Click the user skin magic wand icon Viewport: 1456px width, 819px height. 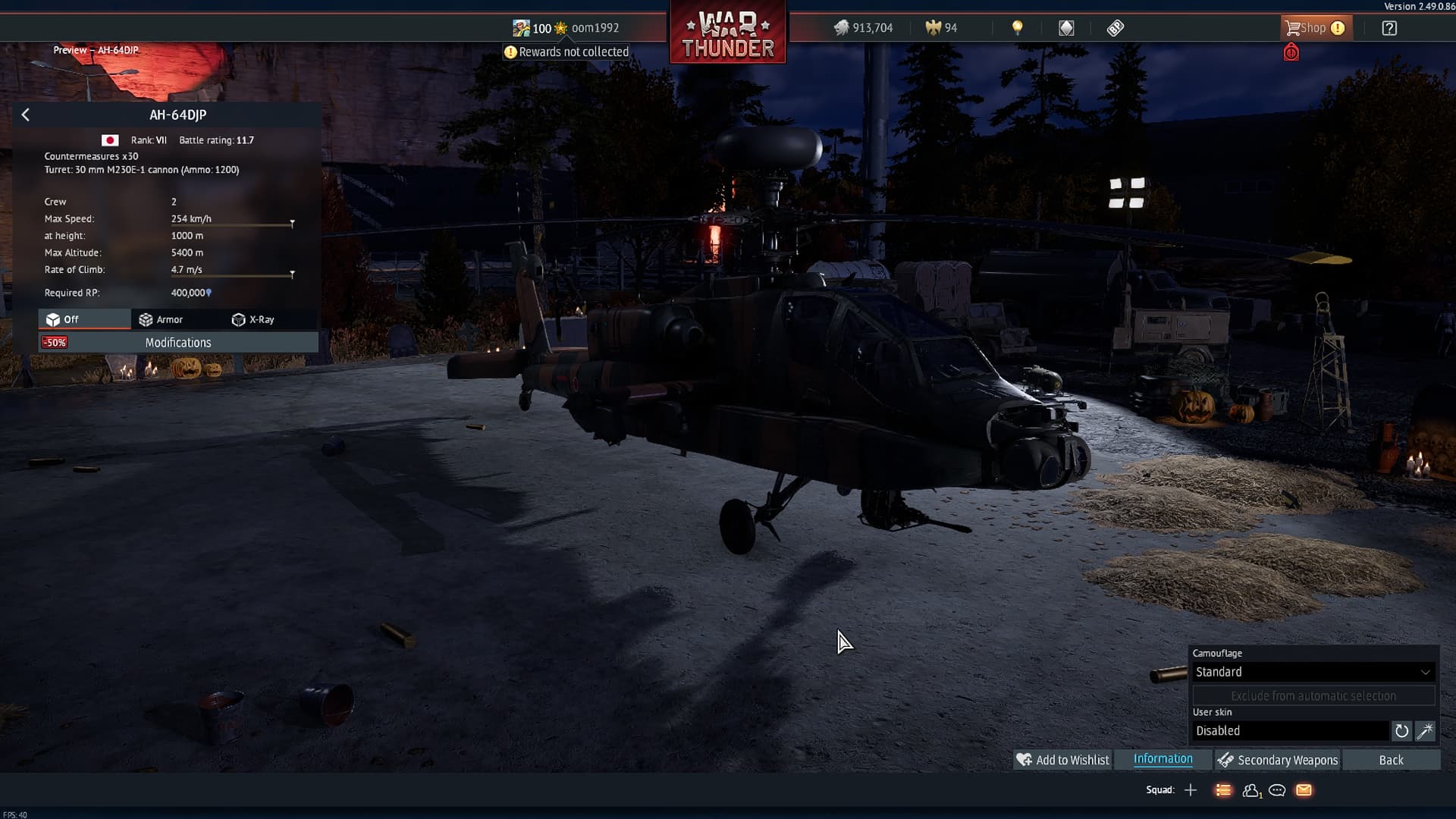[x=1426, y=731]
